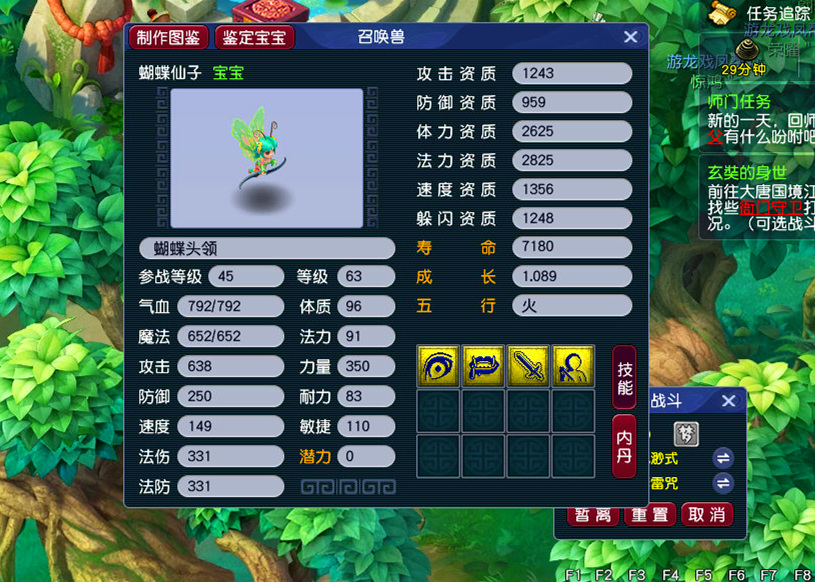Select the sword skill icon
This screenshot has height=582, width=815.
[x=528, y=366]
